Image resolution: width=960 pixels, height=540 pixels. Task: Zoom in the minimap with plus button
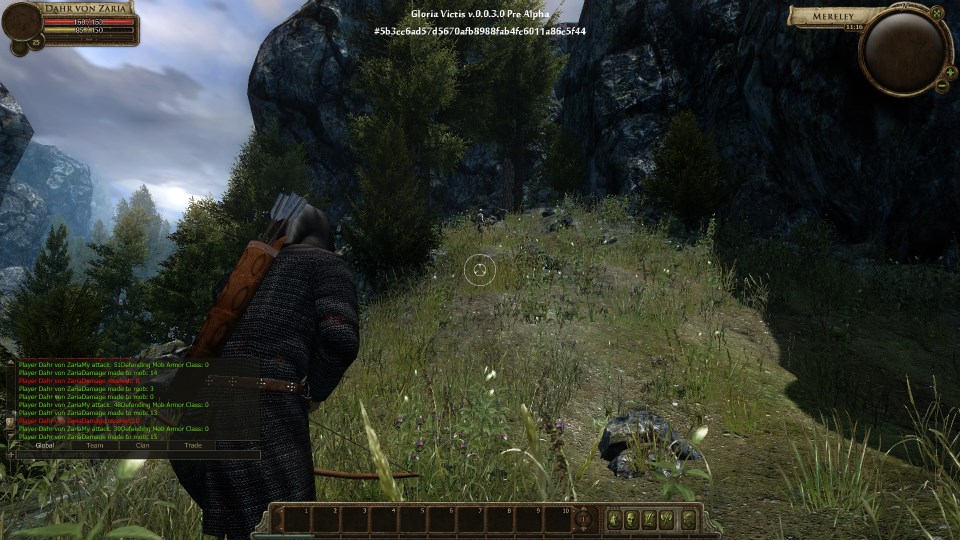coord(949,73)
